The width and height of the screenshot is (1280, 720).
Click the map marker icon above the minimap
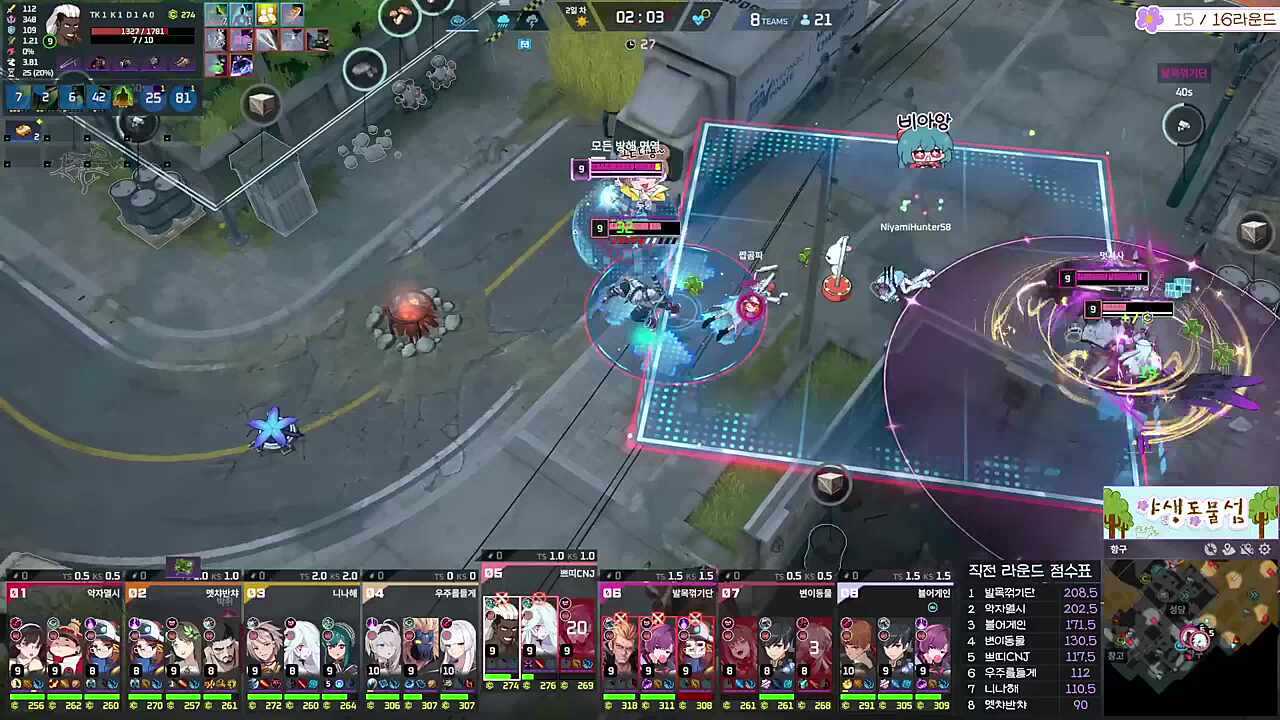pos(1228,548)
